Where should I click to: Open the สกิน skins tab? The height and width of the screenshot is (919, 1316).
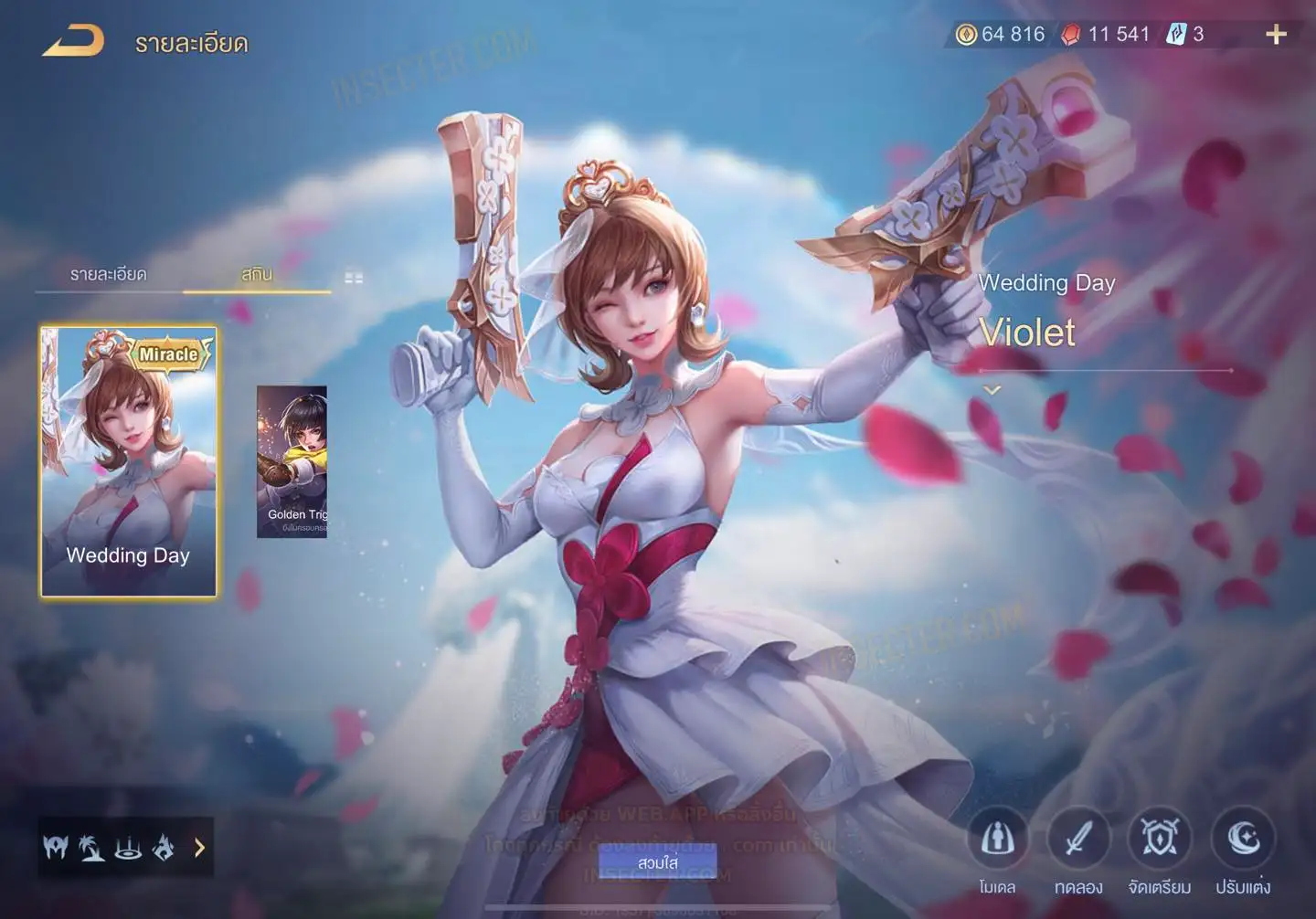click(x=257, y=274)
